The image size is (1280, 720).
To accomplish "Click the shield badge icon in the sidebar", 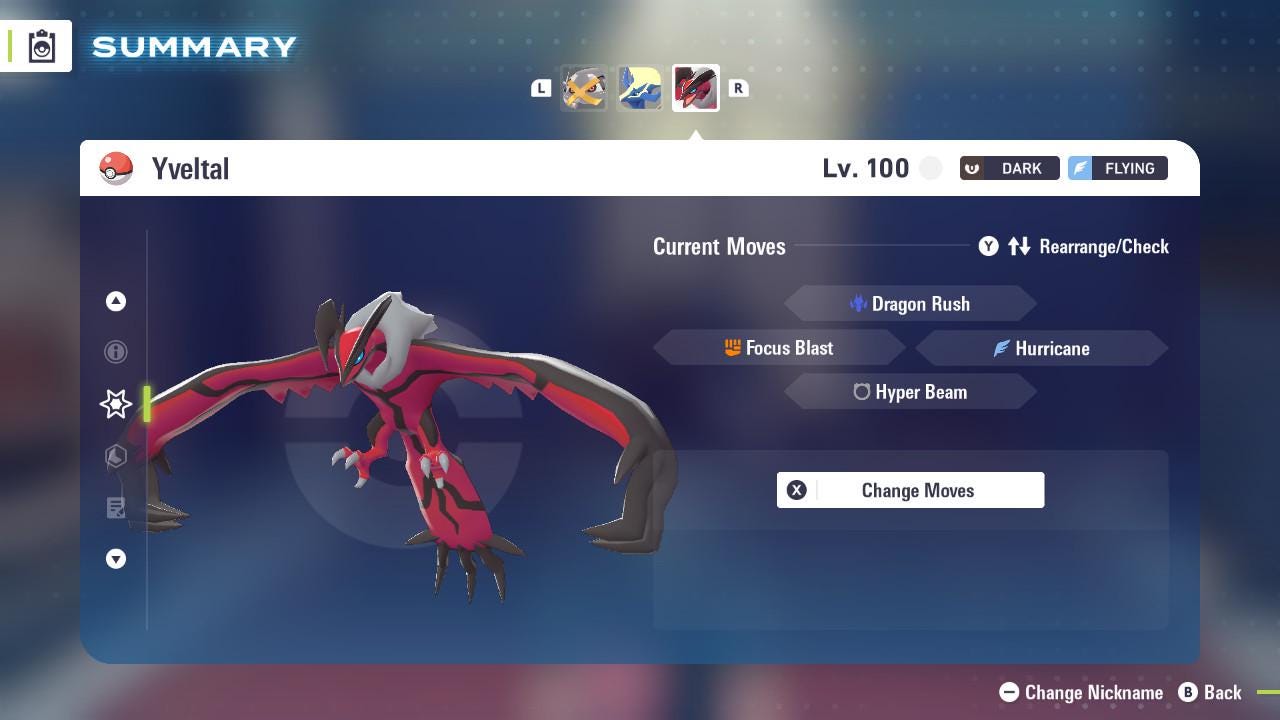I will click(x=115, y=456).
